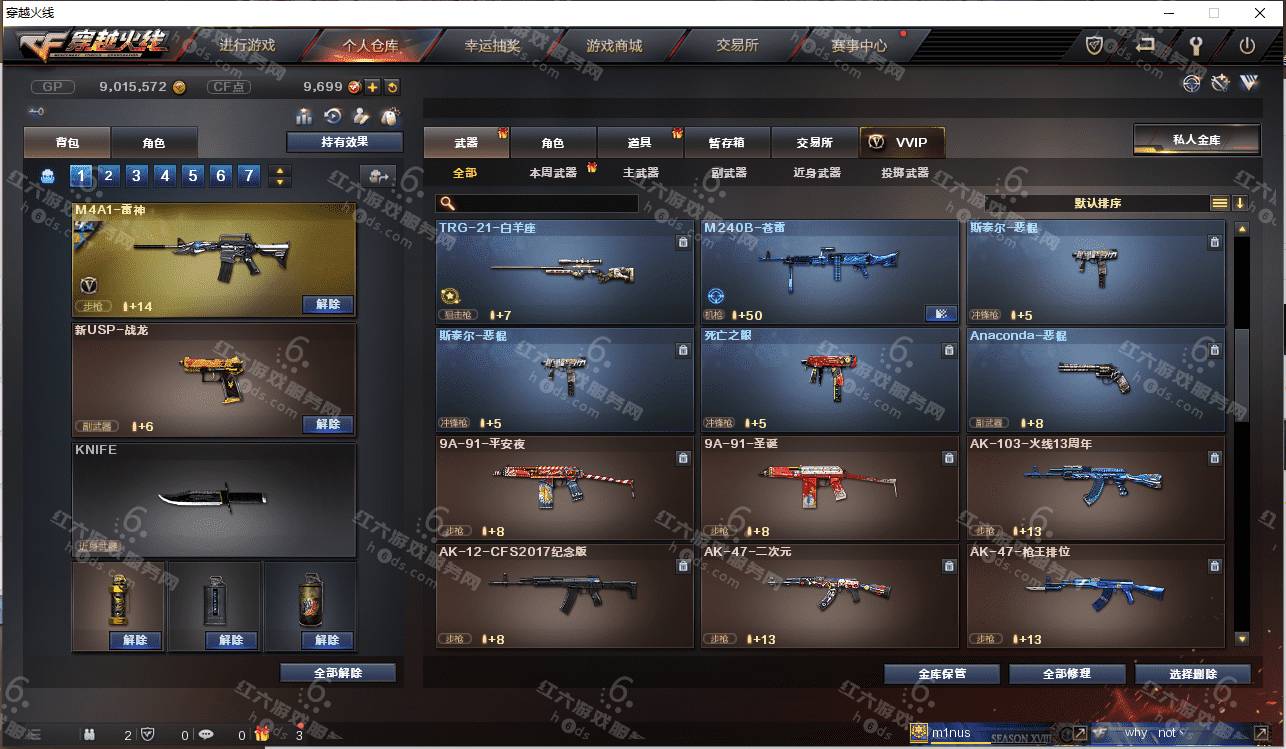The width and height of the screenshot is (1286, 749).
Task: Open the 进行游戏 menu in top navigation
Action: point(247,45)
